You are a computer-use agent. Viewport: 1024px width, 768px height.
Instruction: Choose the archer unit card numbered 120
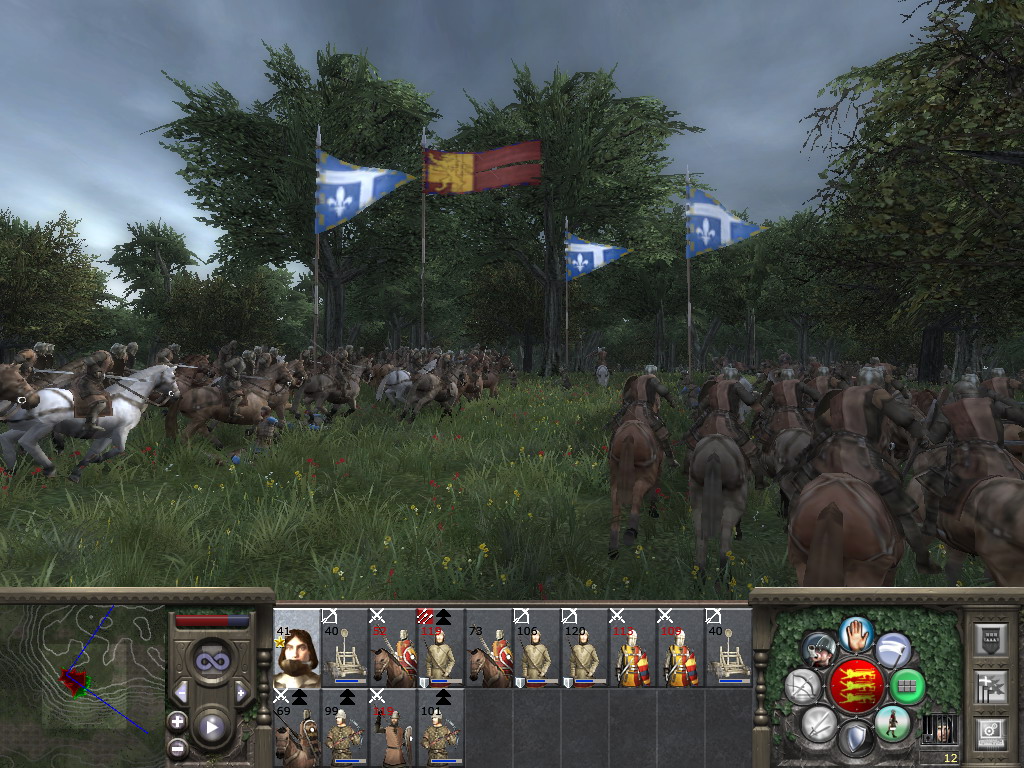pyautogui.click(x=585, y=647)
